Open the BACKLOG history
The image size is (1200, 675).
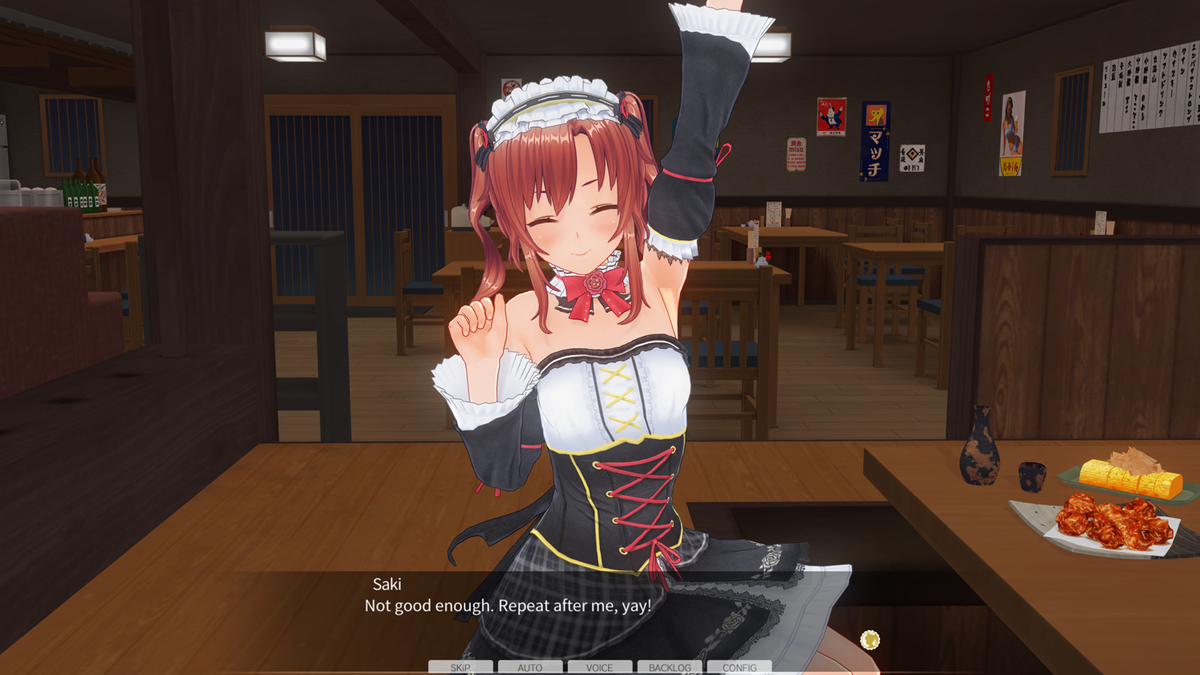670,667
